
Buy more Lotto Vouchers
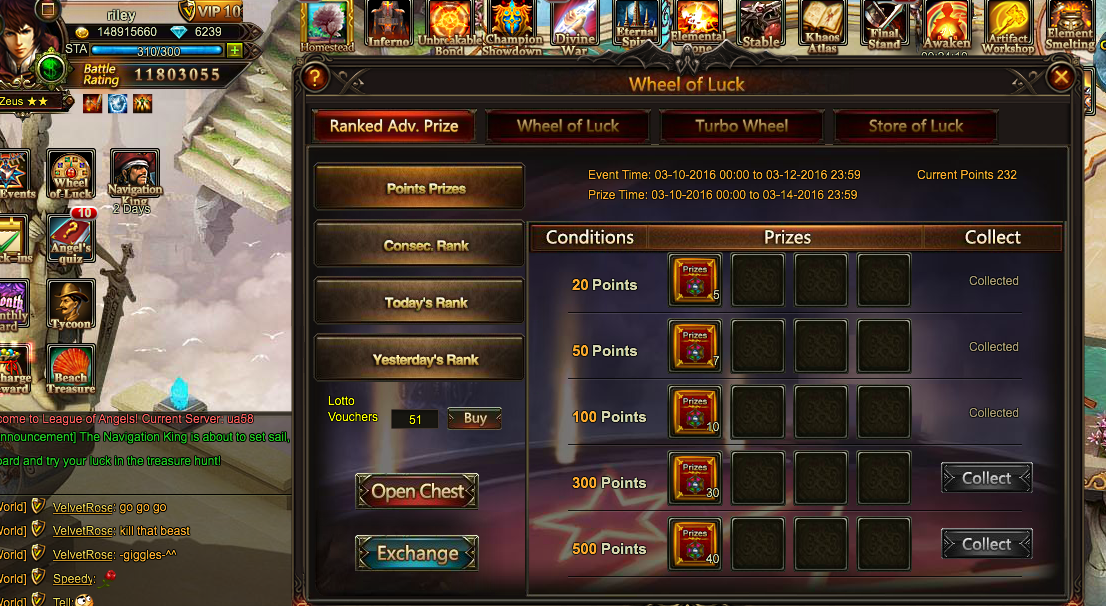[x=475, y=419]
